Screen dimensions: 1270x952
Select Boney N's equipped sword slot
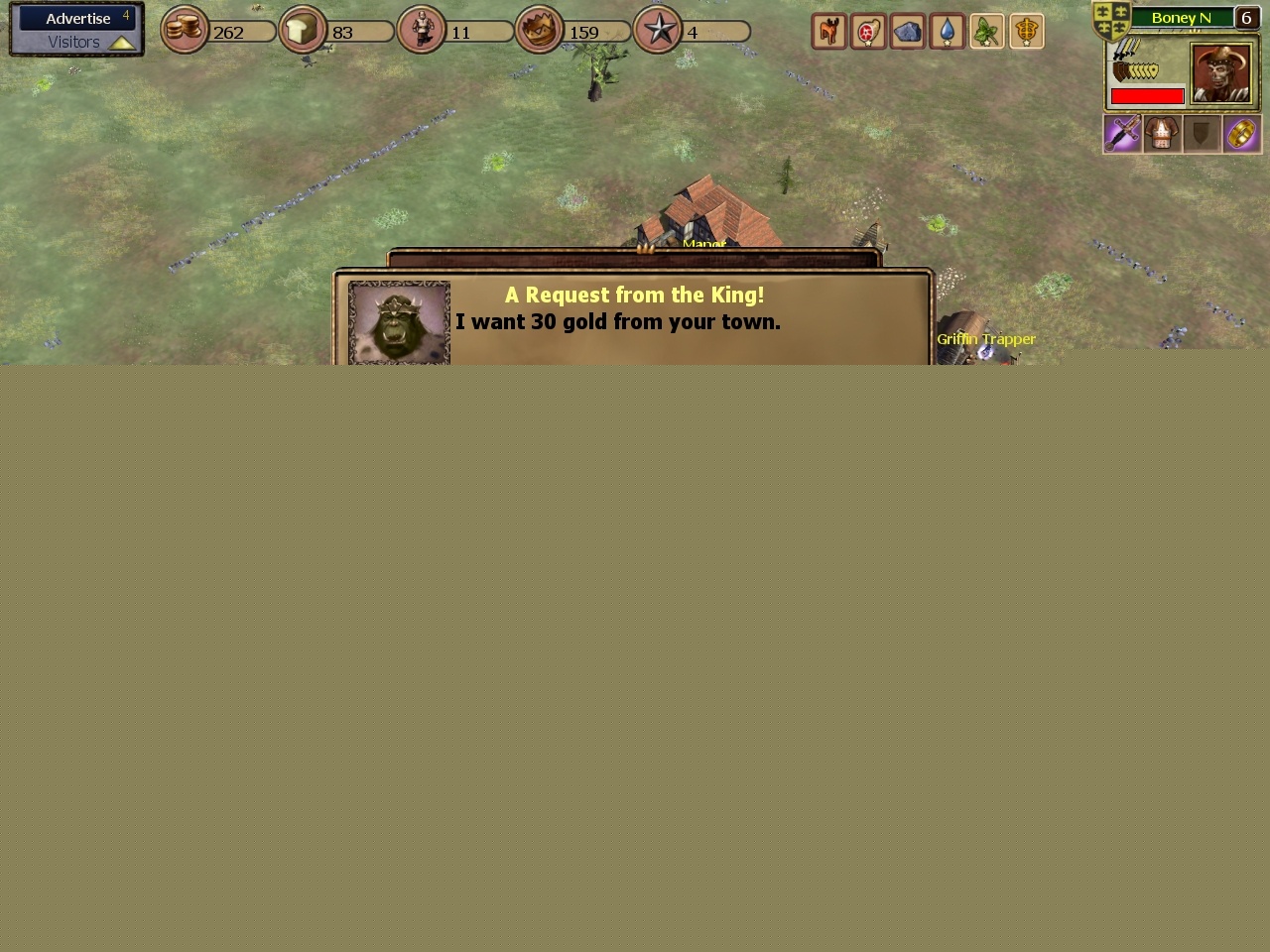(x=1122, y=134)
